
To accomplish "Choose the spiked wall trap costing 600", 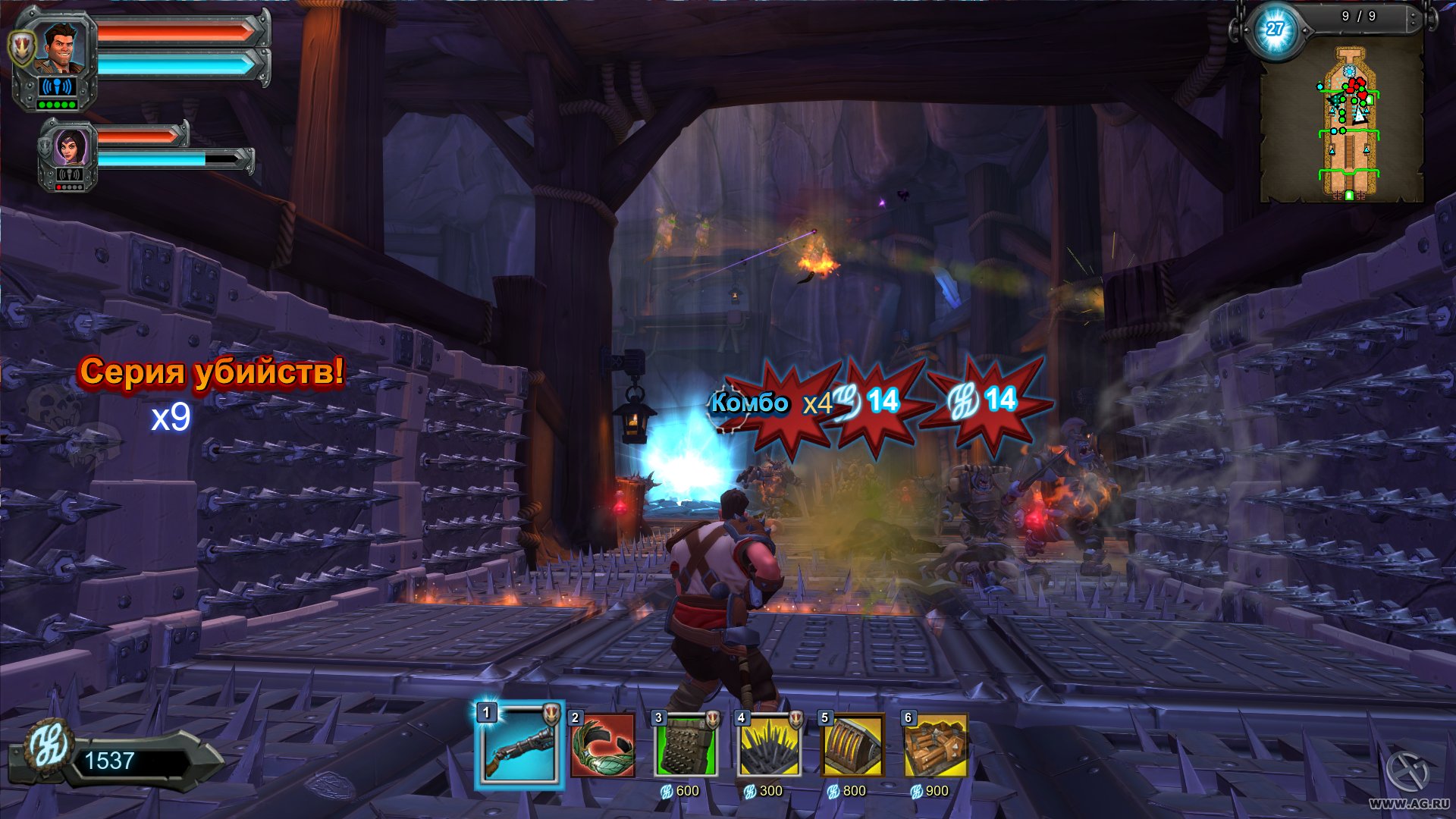I will coord(686,746).
